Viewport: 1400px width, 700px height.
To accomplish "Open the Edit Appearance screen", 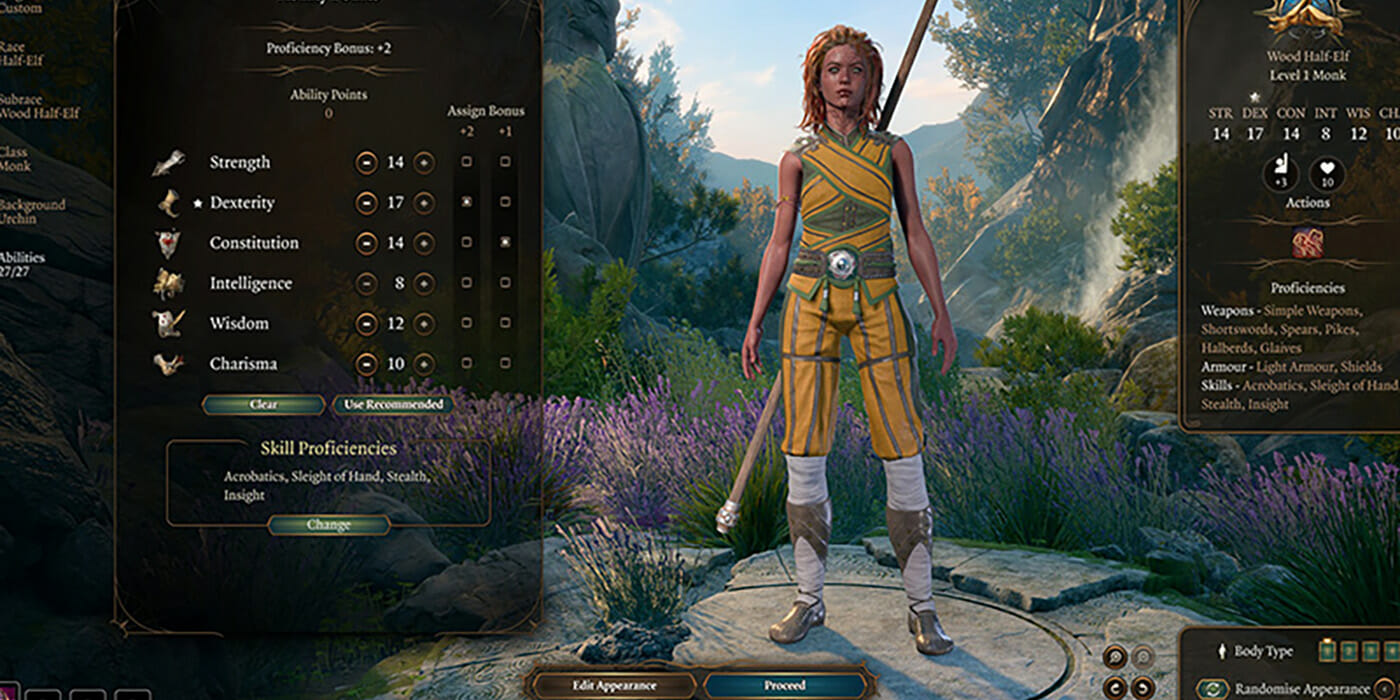I will pos(614,686).
